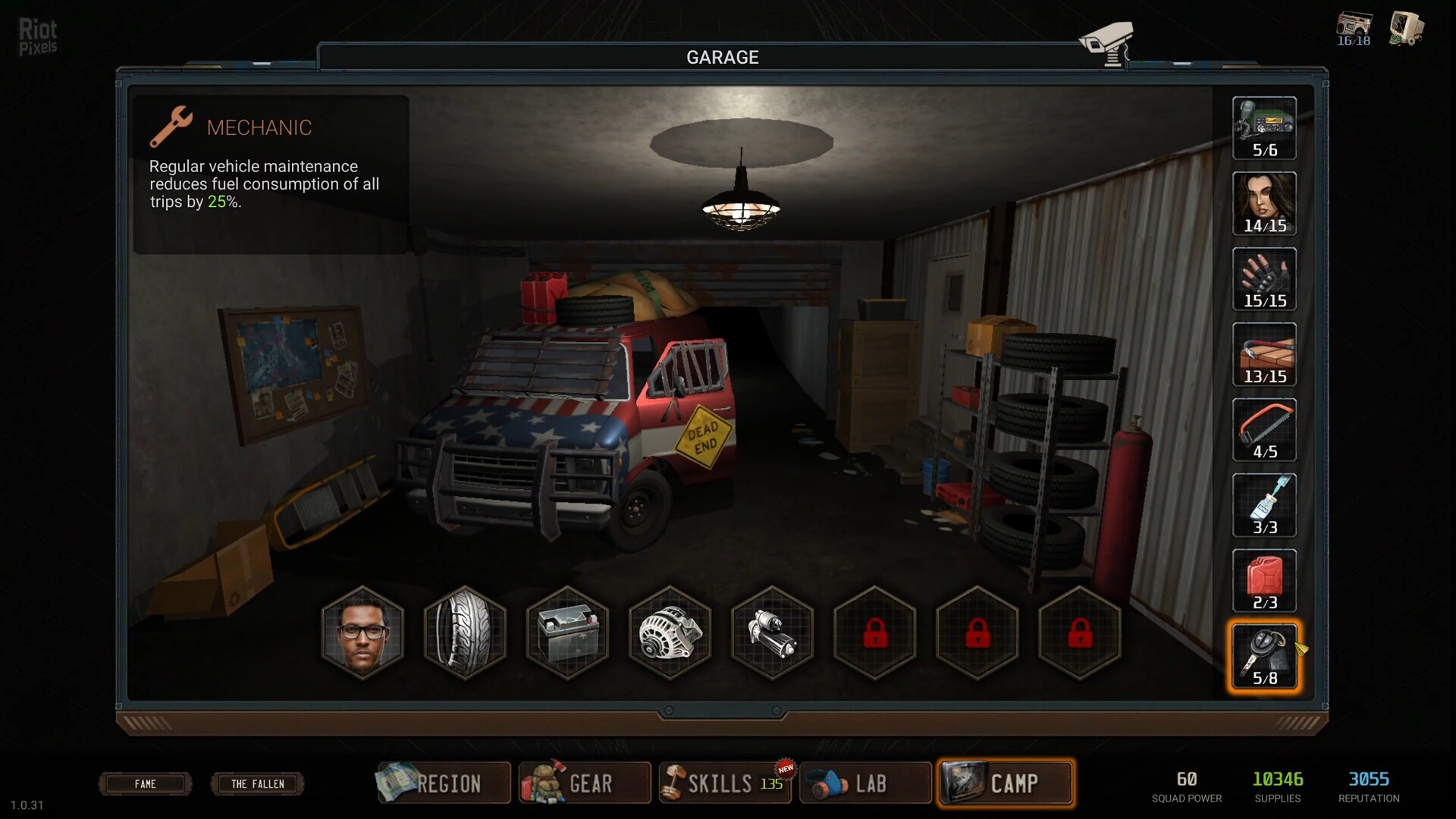Screen dimensions: 1456x819
Task: Select the mechanic portrait slot
Action: pyautogui.click(x=362, y=632)
